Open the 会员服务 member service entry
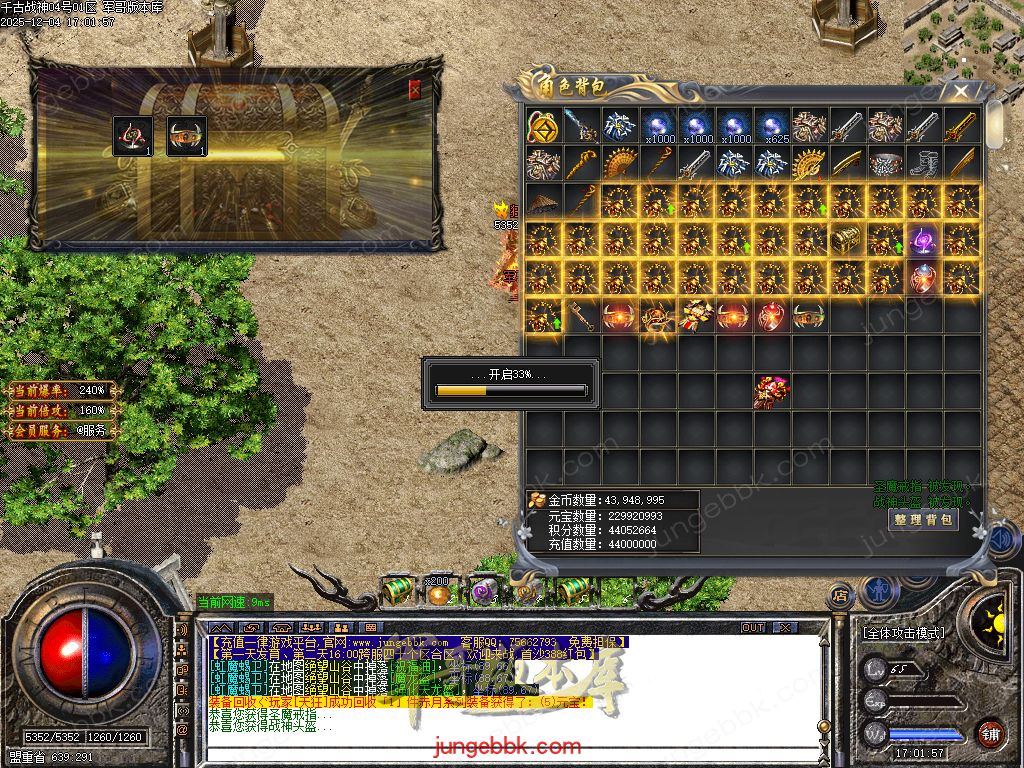This screenshot has height=768, width=1024. [x=62, y=431]
